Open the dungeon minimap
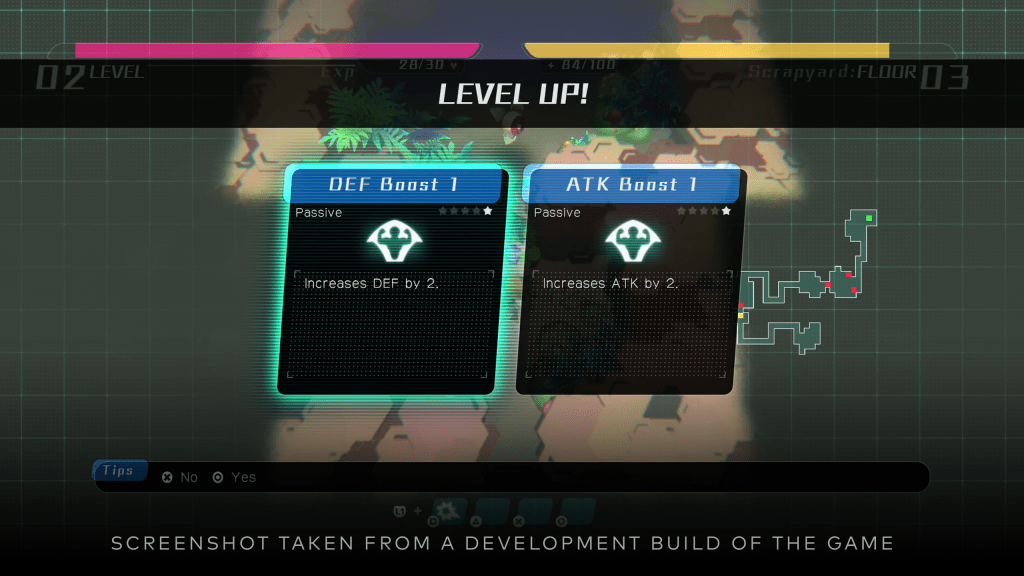The image size is (1024, 576). (x=805, y=284)
